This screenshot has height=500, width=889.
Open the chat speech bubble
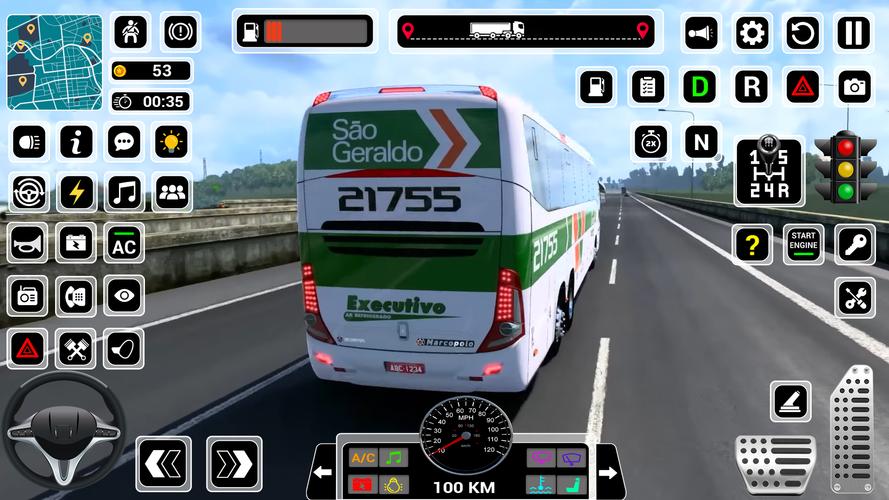click(x=124, y=142)
